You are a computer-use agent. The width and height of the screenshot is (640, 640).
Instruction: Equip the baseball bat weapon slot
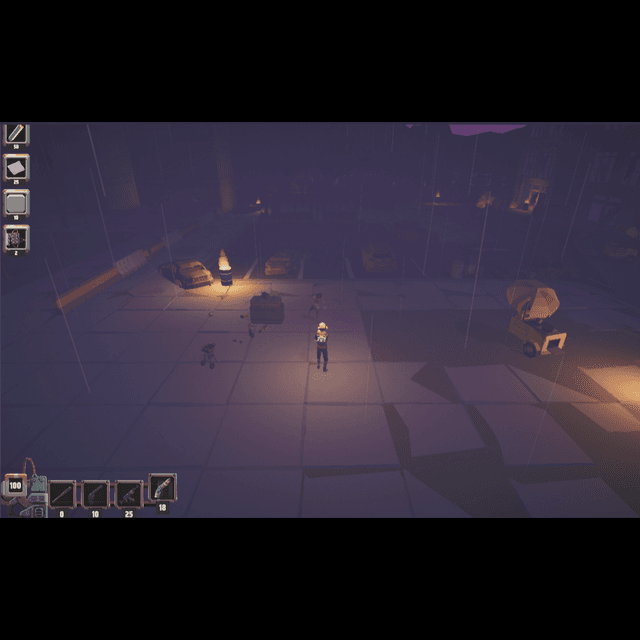(x=62, y=493)
